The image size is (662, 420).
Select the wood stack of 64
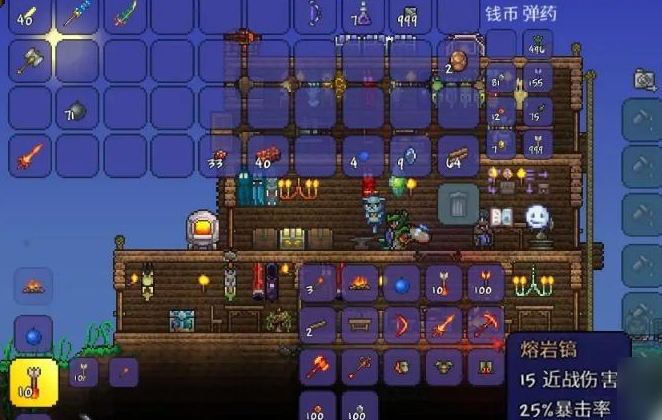[x=458, y=155]
